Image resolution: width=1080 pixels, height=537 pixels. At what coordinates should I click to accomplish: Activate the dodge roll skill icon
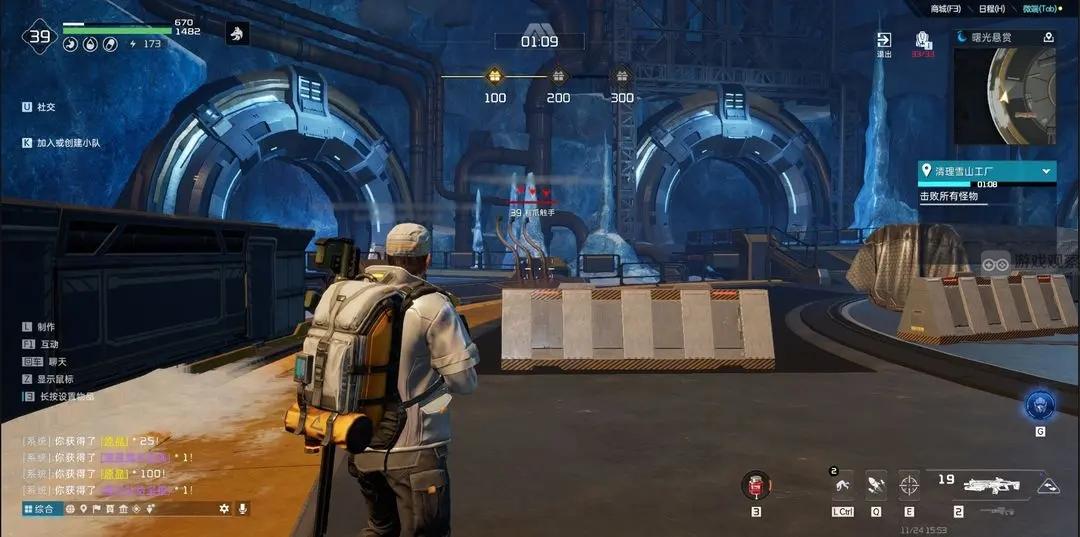pyautogui.click(x=843, y=485)
